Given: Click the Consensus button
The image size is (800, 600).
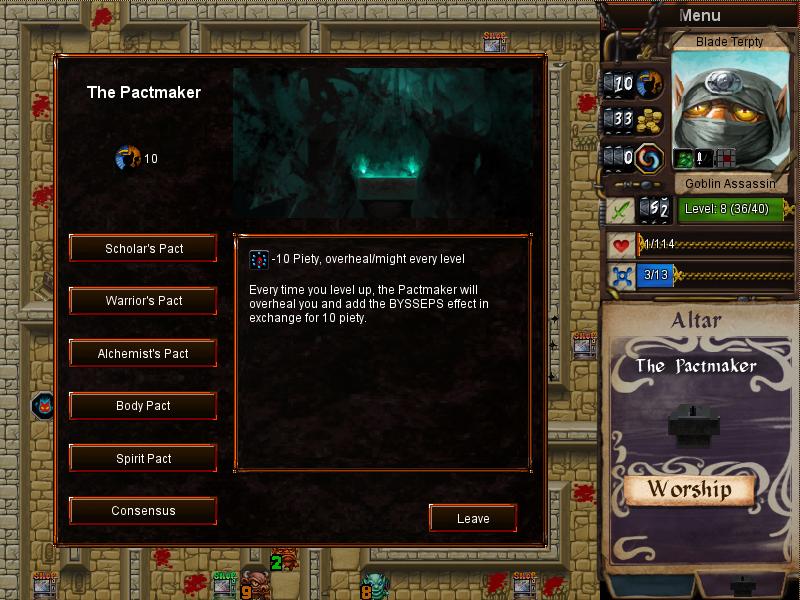Looking at the screenshot, I should coord(144,511).
